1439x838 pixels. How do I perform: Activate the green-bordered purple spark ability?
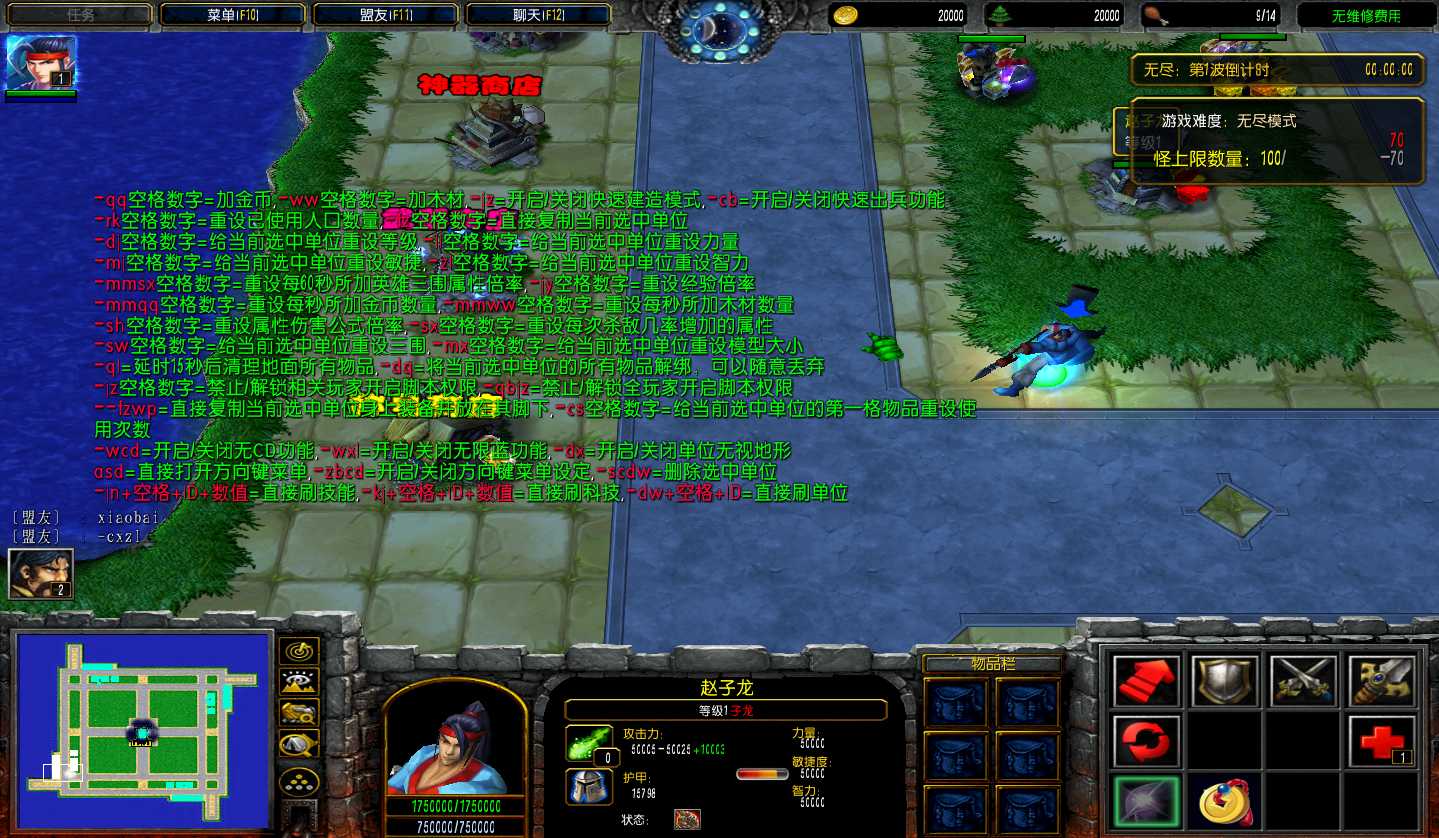pyautogui.click(x=1146, y=800)
